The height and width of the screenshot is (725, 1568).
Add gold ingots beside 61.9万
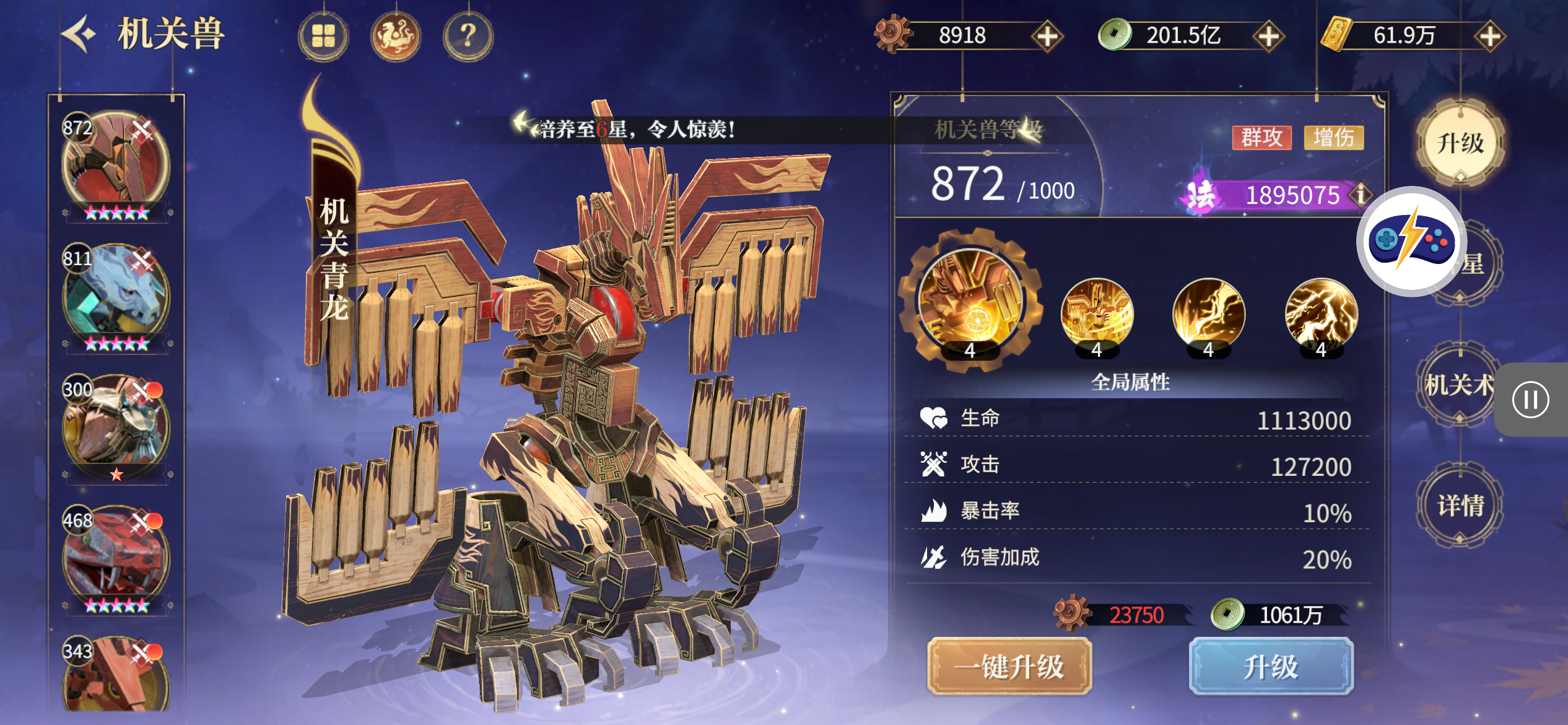click(1489, 36)
